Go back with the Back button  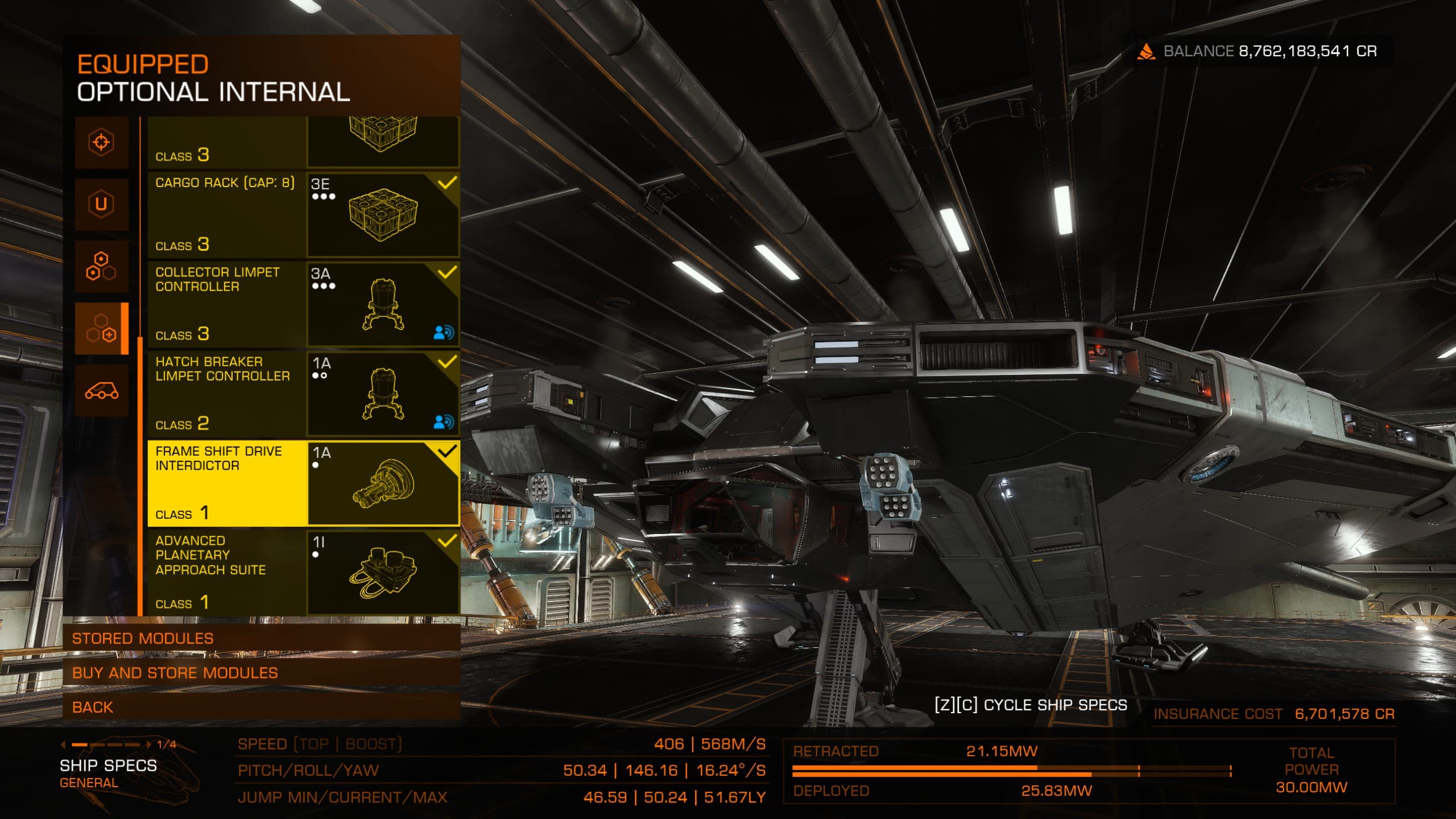coord(262,707)
